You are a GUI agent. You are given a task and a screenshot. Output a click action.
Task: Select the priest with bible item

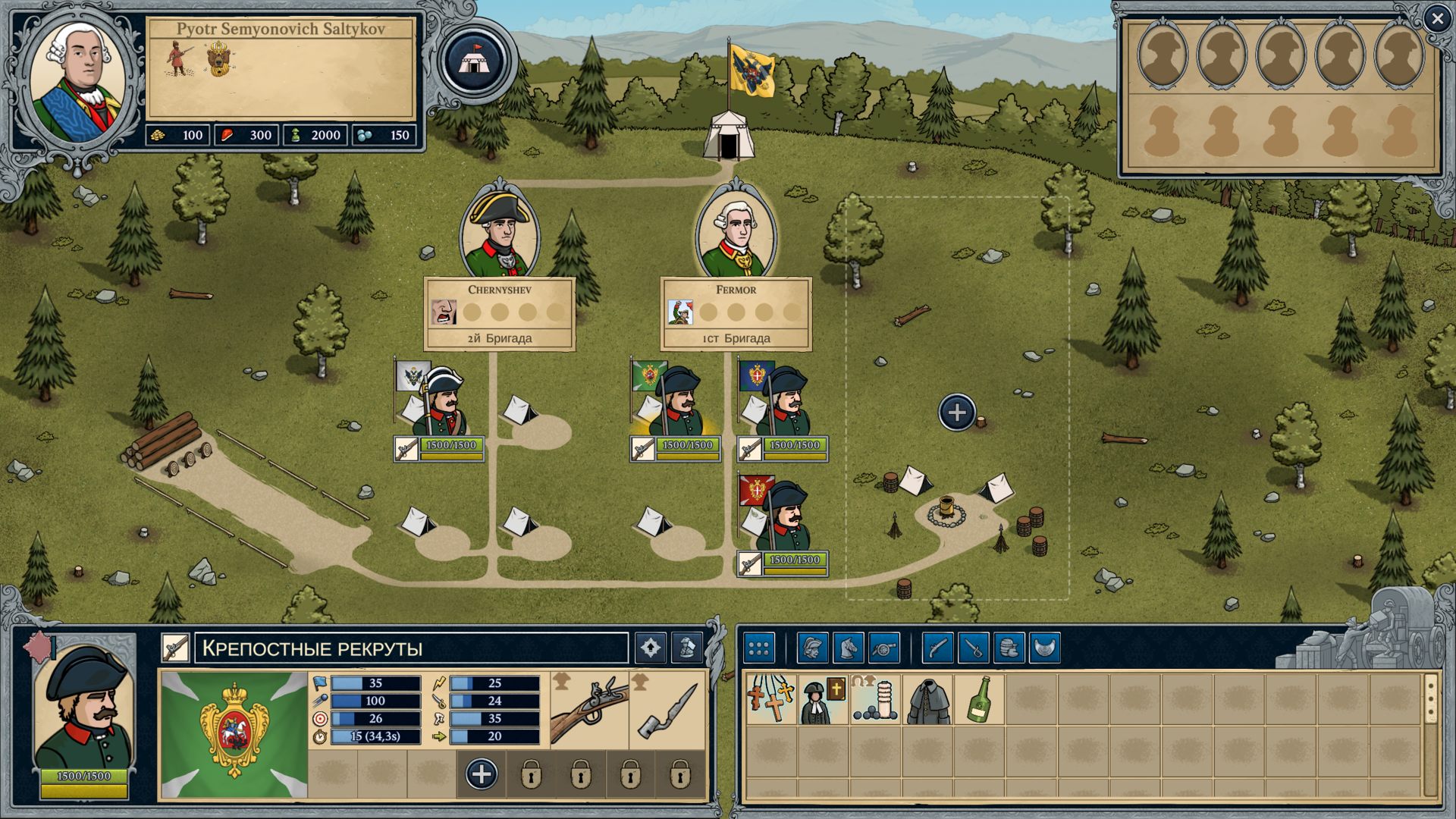[x=824, y=699]
